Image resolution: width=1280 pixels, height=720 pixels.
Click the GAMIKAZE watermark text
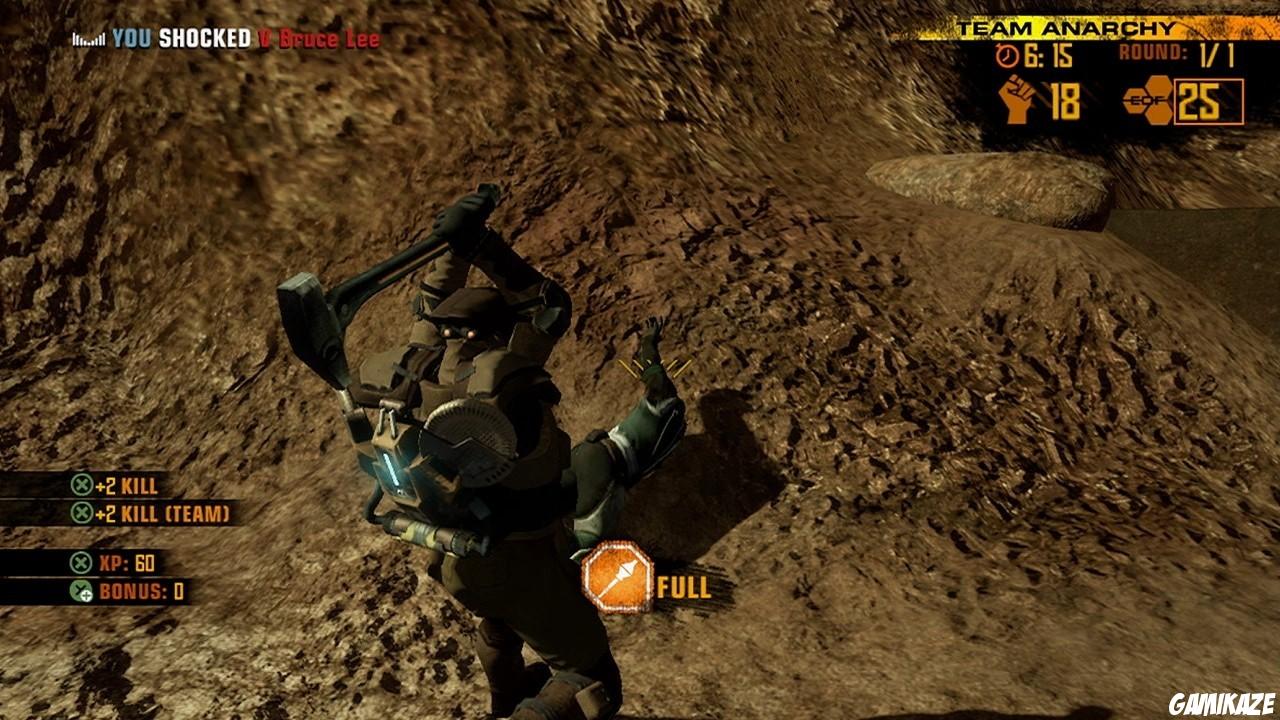[1222, 701]
